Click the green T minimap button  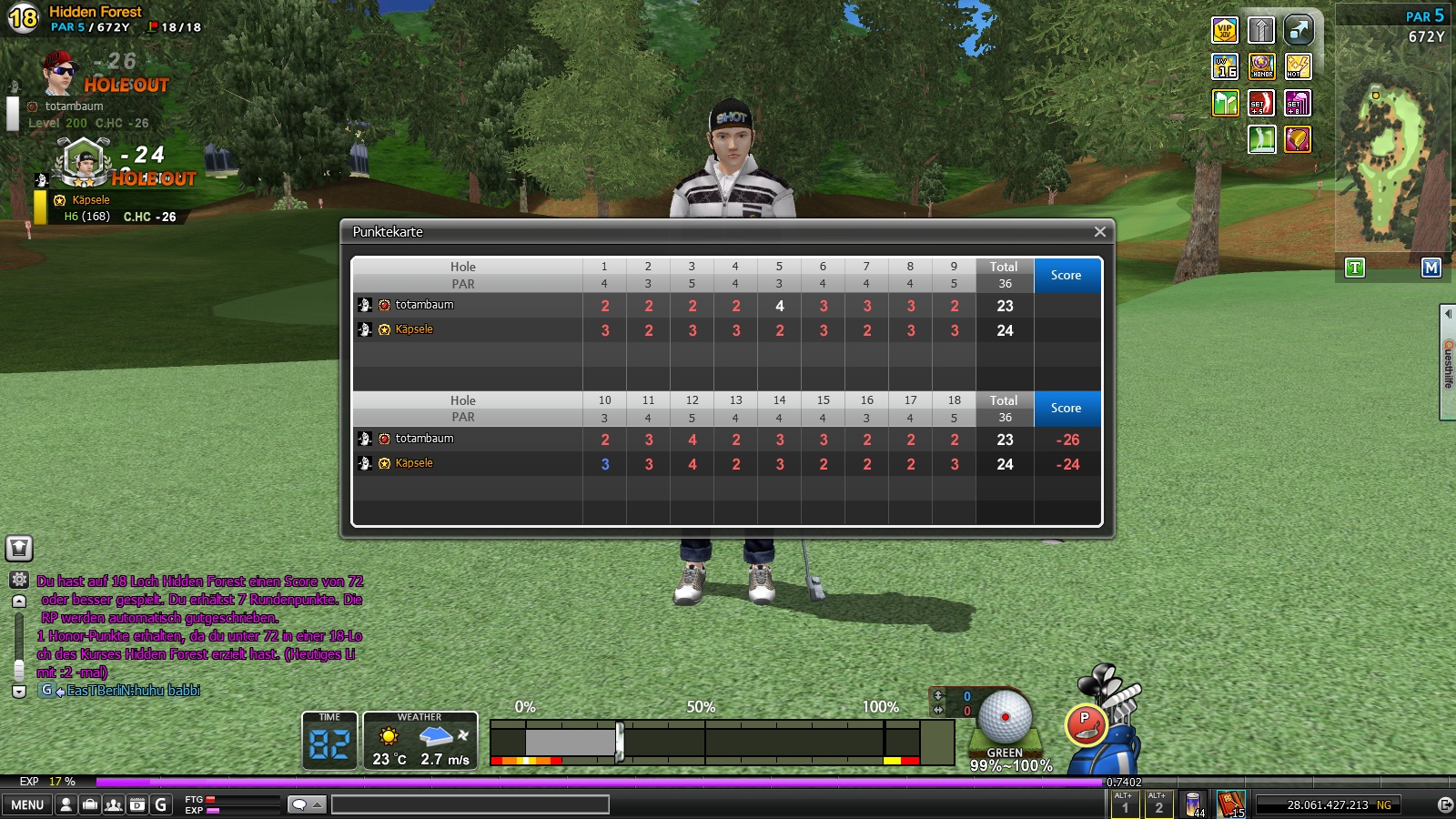tap(1355, 268)
